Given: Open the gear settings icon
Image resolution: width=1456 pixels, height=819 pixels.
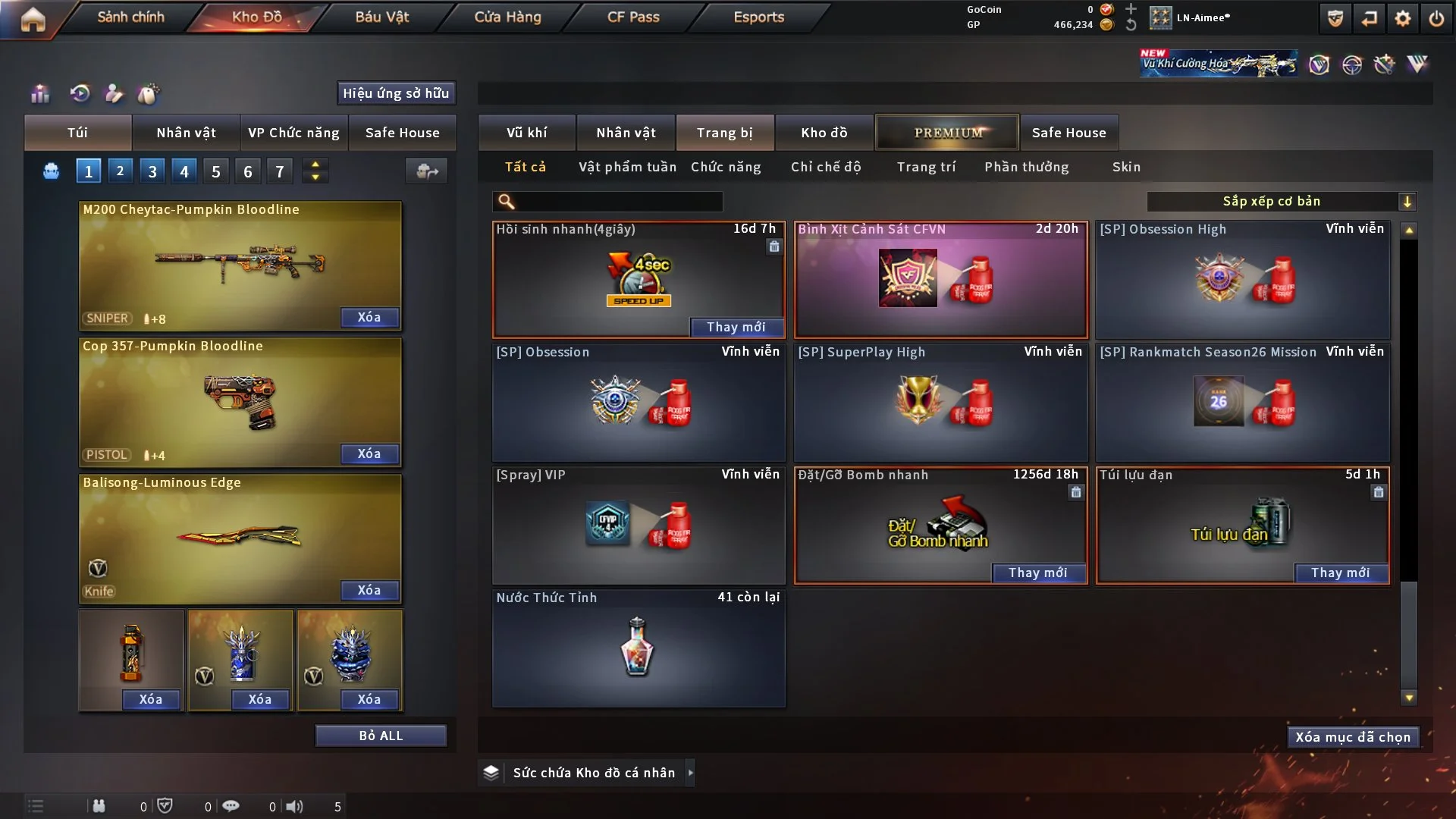Looking at the screenshot, I should tap(1403, 18).
